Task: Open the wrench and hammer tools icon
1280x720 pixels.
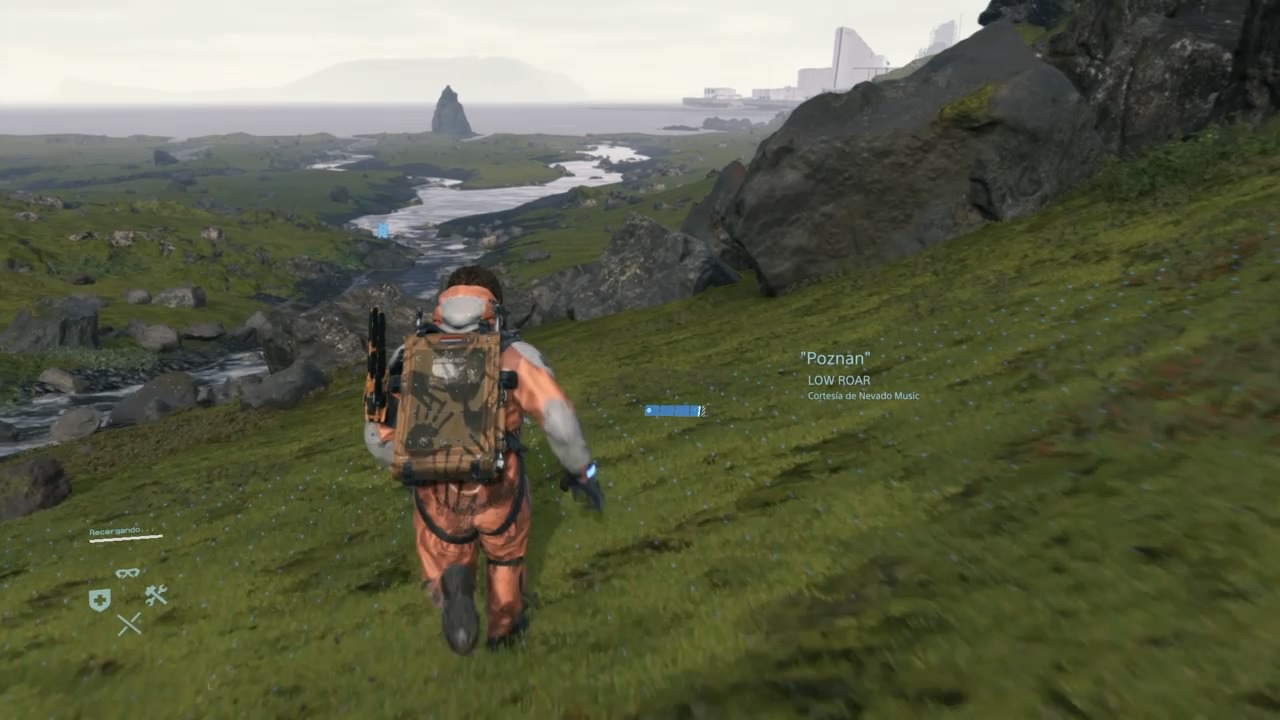Action: point(155,596)
